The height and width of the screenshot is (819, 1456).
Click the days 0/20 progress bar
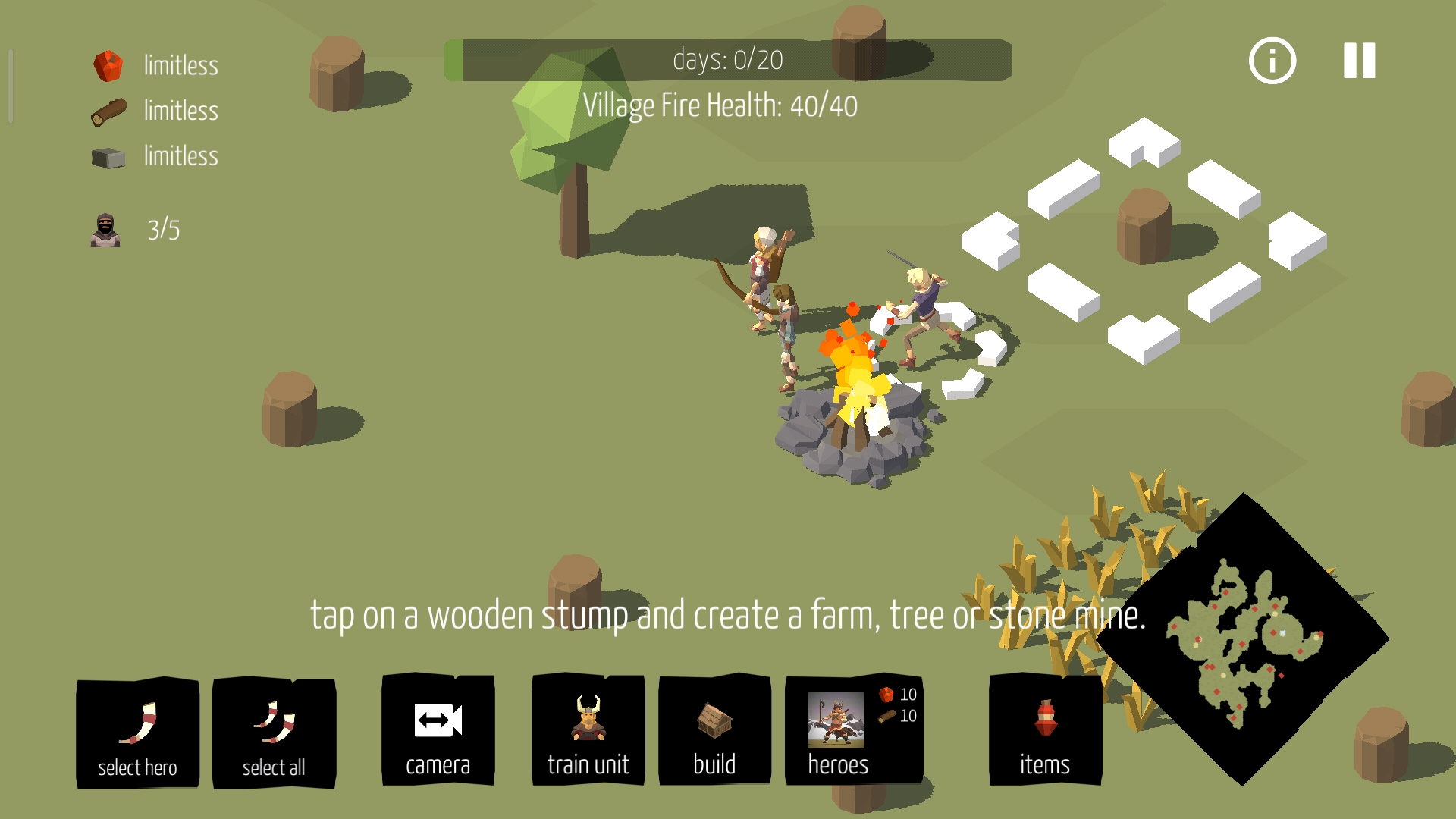pyautogui.click(x=728, y=58)
